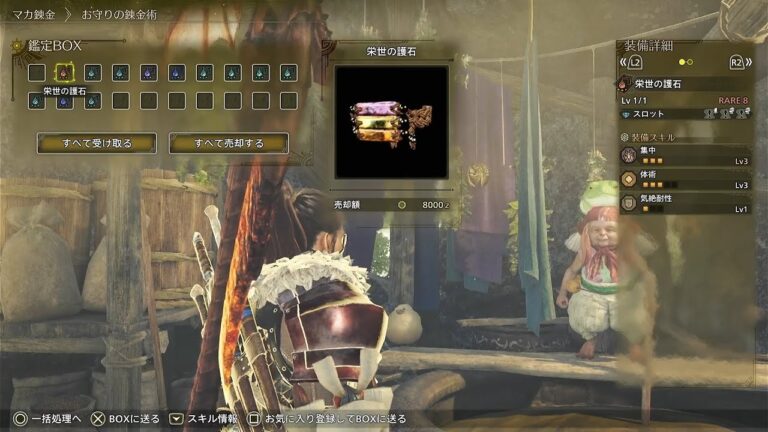This screenshot has height=432, width=768.
Task: Select the 気絶耐性 skill row
Action: pyautogui.click(x=685, y=204)
